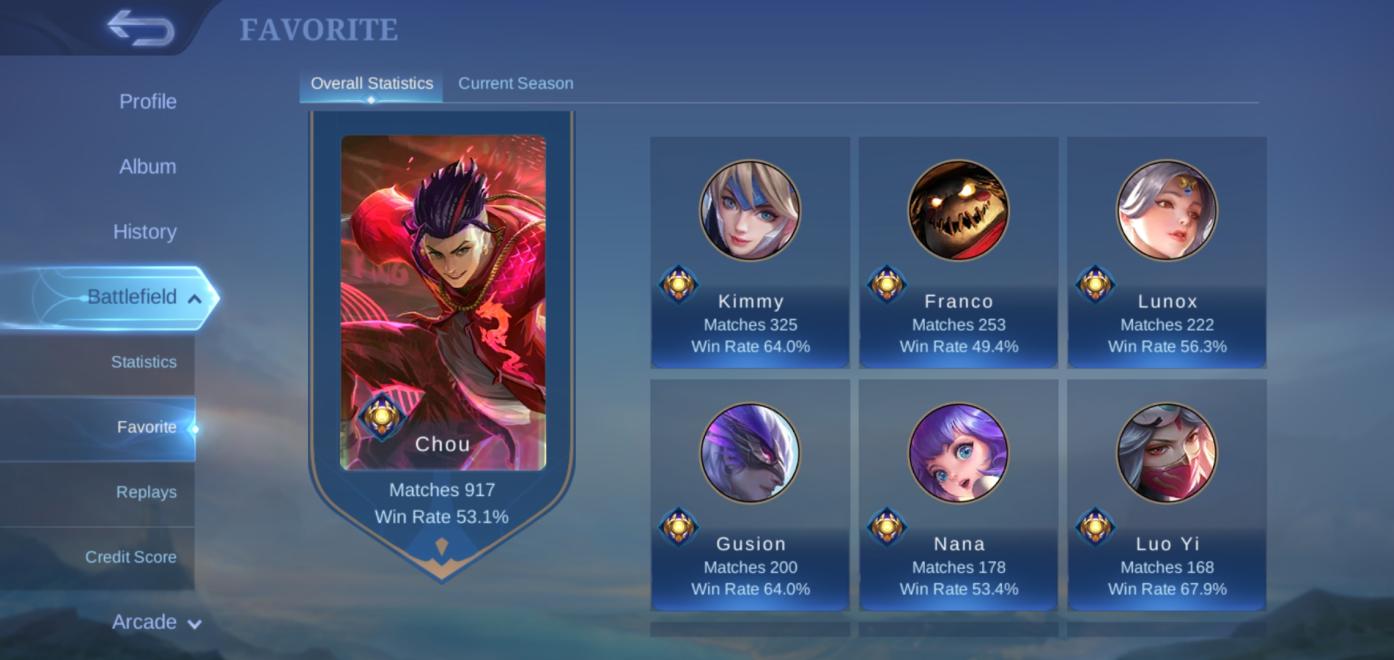Select the Favorite submenu entry
Viewport: 1394px width, 660px height.
pyautogui.click(x=146, y=427)
